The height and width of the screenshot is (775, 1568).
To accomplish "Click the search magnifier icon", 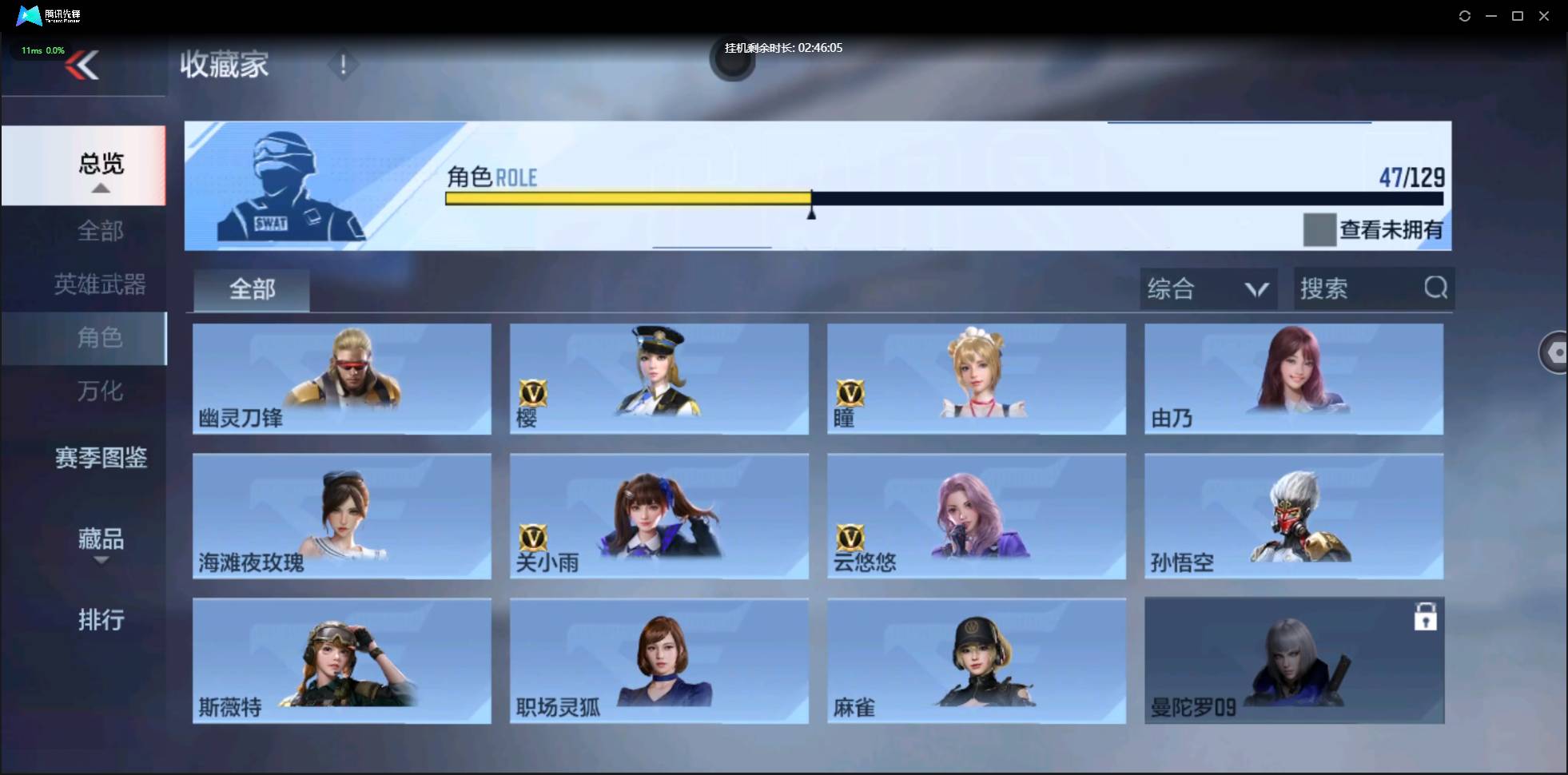I will [x=1437, y=288].
